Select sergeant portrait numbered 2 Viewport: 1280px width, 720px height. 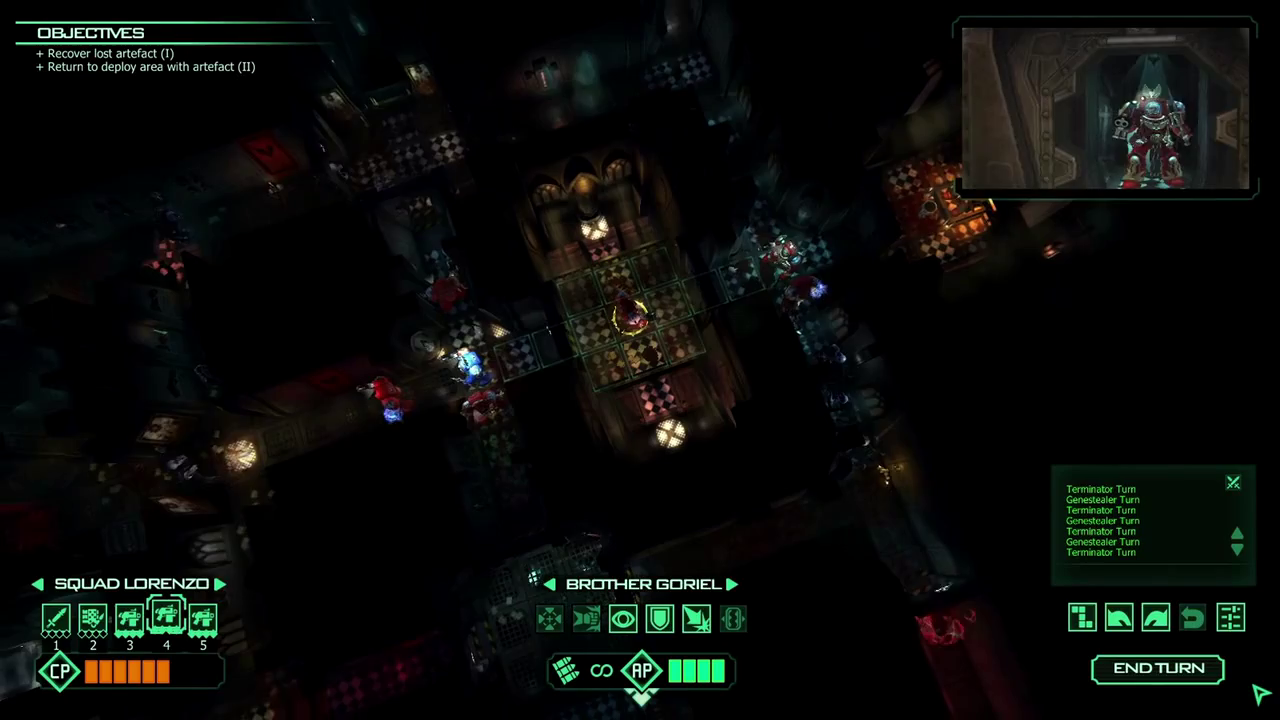click(93, 618)
